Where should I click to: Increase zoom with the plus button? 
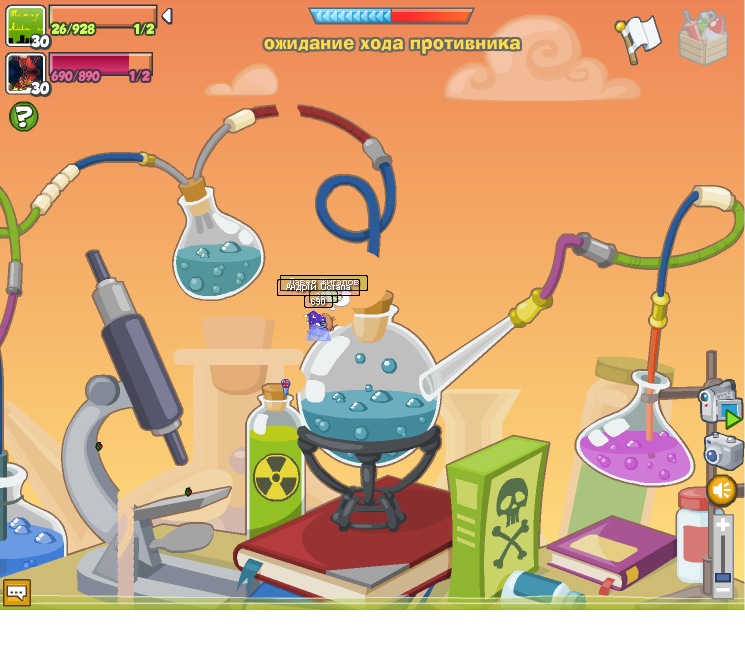point(722,525)
